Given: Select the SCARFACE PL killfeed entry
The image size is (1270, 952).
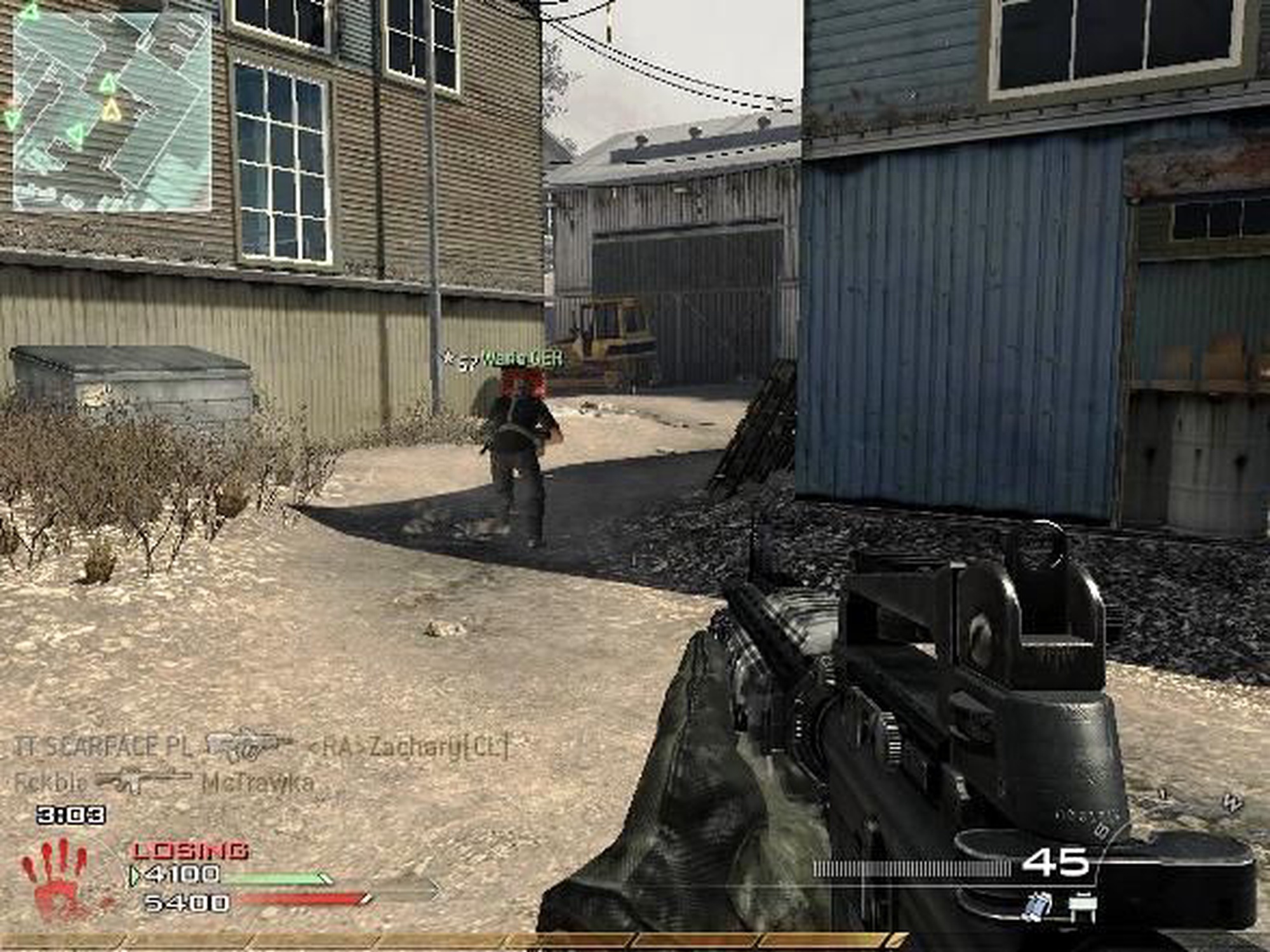Looking at the screenshot, I should (103, 747).
